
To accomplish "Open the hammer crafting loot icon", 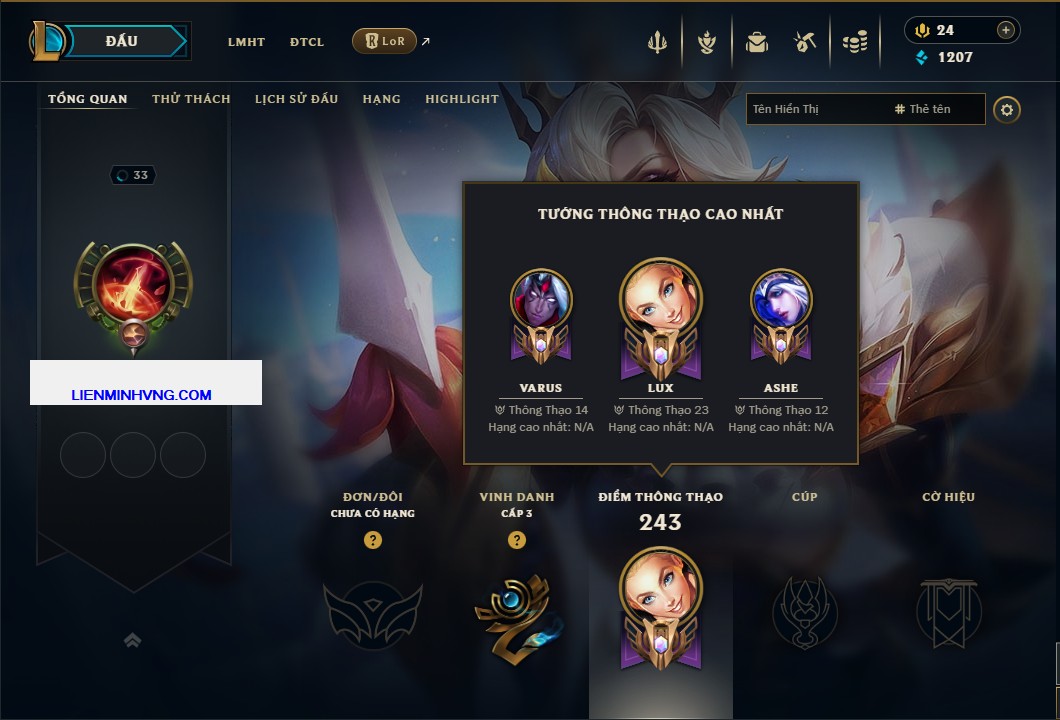I will pos(805,42).
